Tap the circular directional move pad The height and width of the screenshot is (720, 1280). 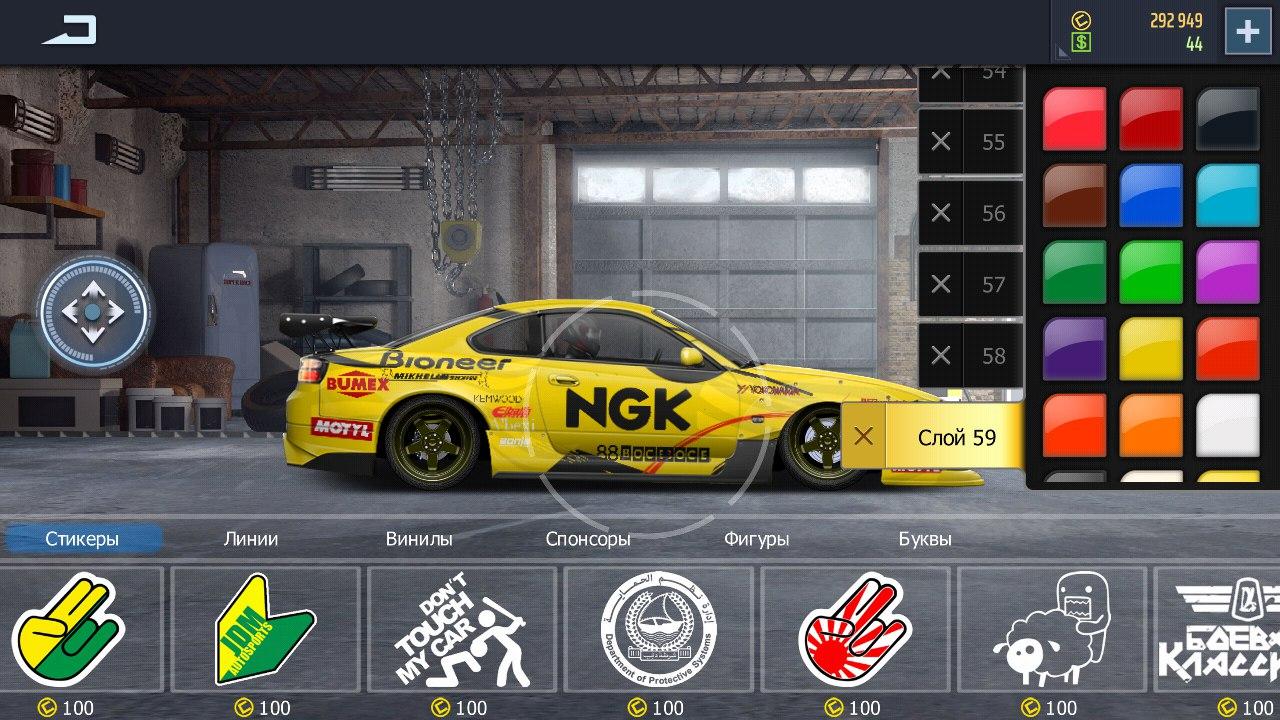click(x=93, y=313)
